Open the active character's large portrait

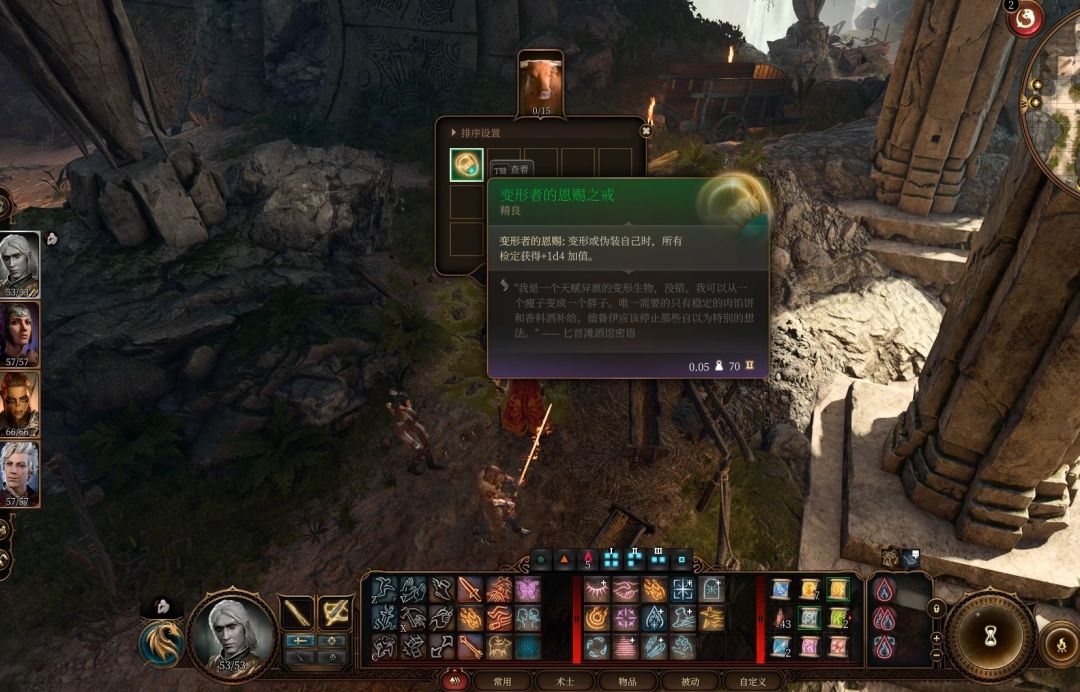click(x=232, y=634)
